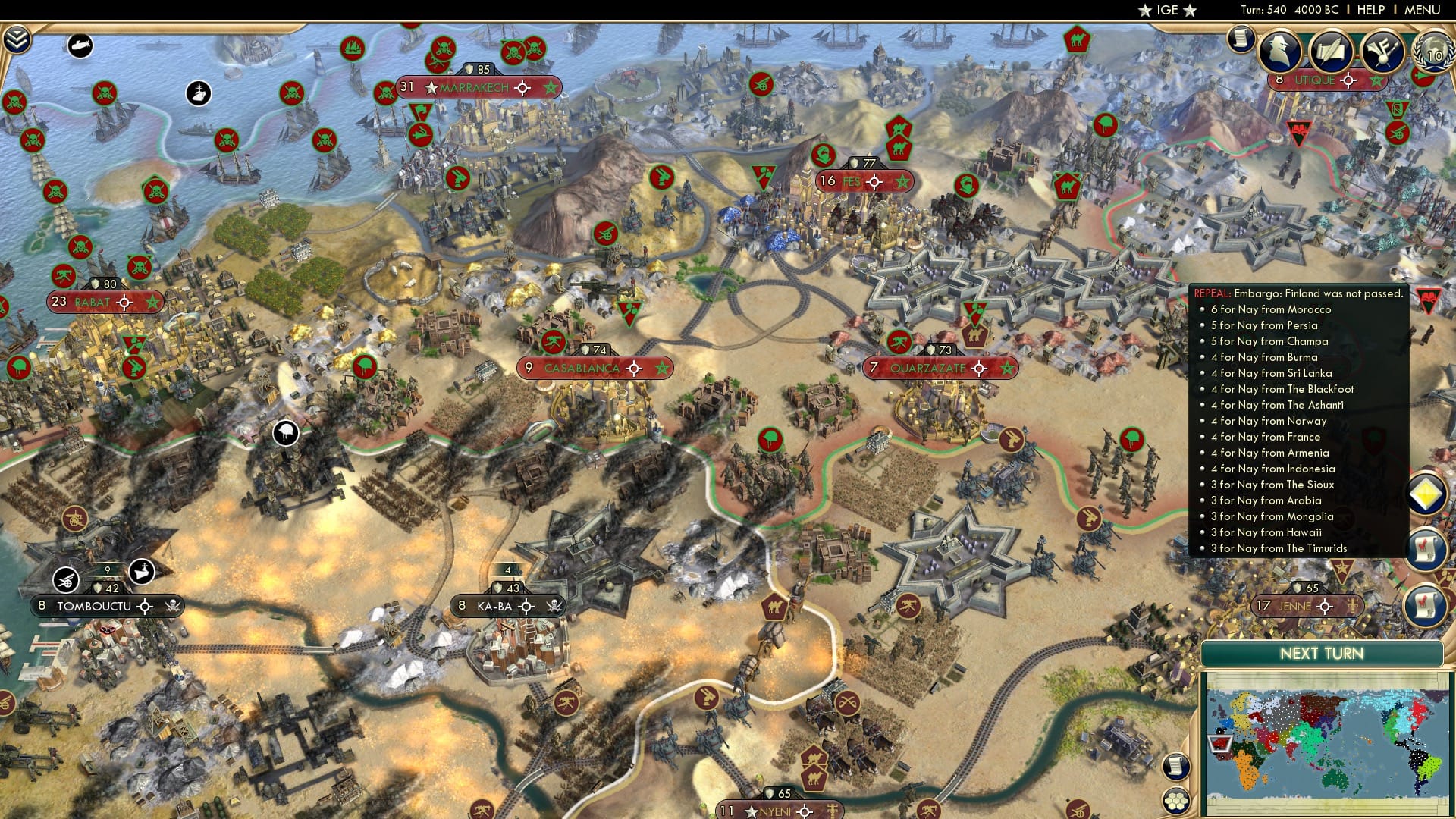This screenshot has height=819, width=1456.
Task: Open the Culture overview paintbrush icon
Action: [x=1382, y=50]
